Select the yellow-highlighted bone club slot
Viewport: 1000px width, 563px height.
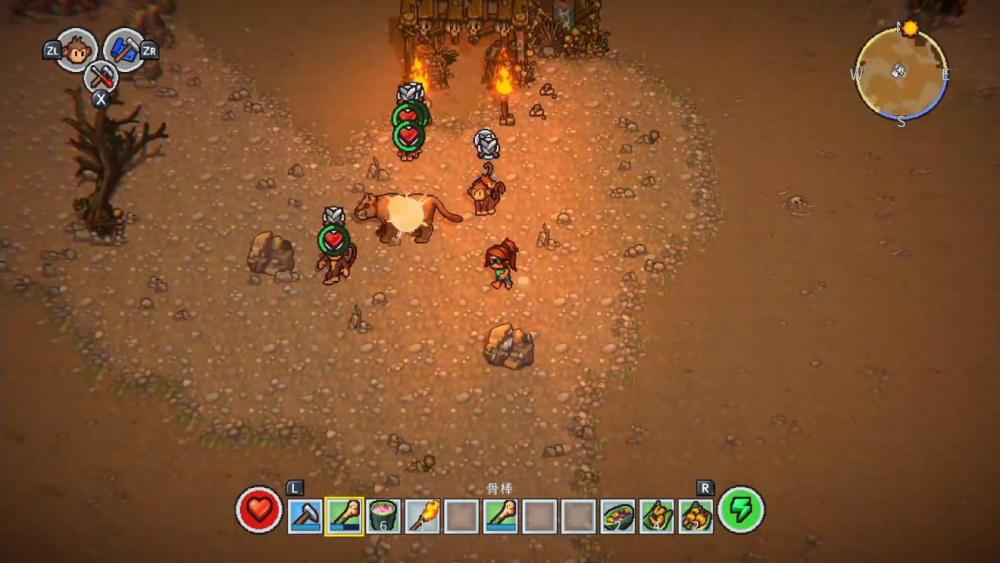coord(344,516)
